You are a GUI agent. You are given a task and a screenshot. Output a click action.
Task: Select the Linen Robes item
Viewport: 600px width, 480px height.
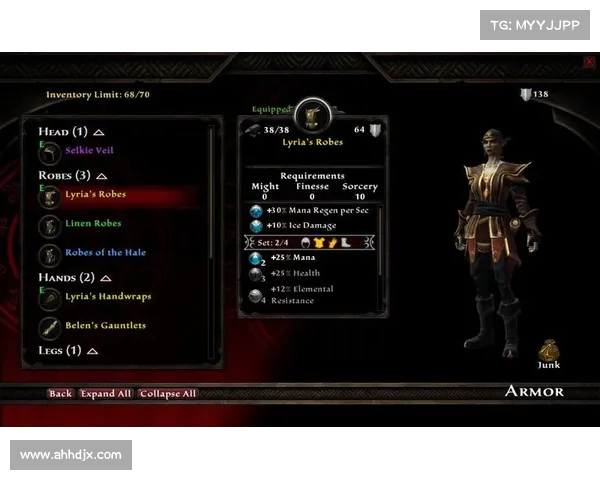click(x=93, y=224)
